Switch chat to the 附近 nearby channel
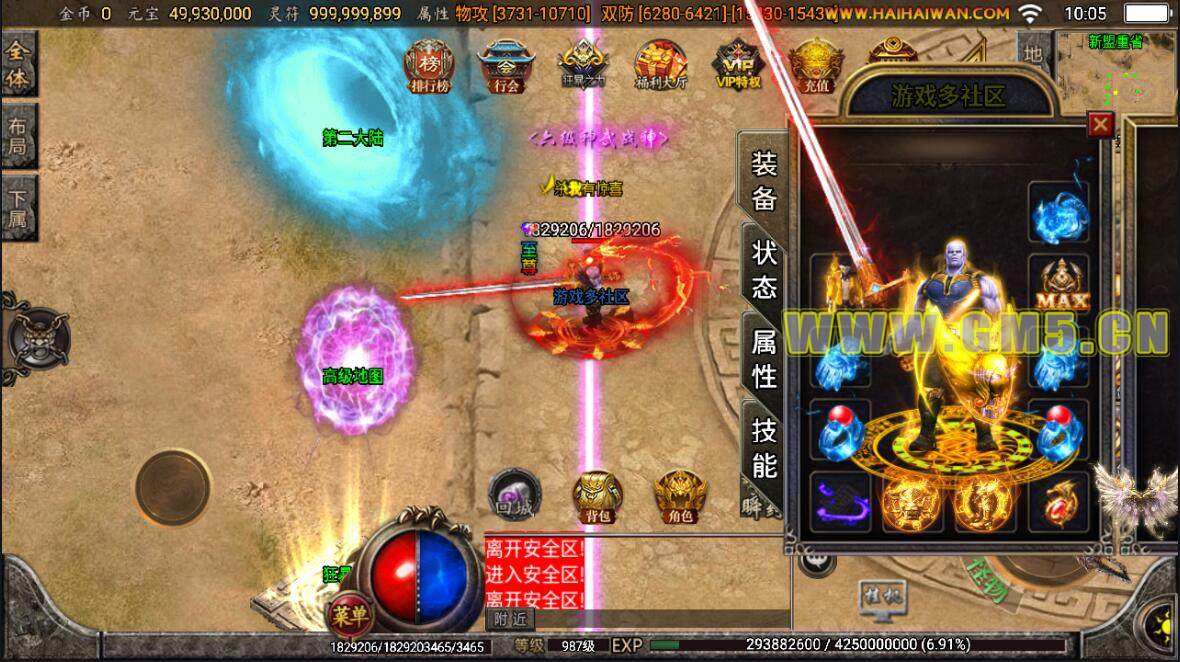The height and width of the screenshot is (662, 1180). click(508, 619)
